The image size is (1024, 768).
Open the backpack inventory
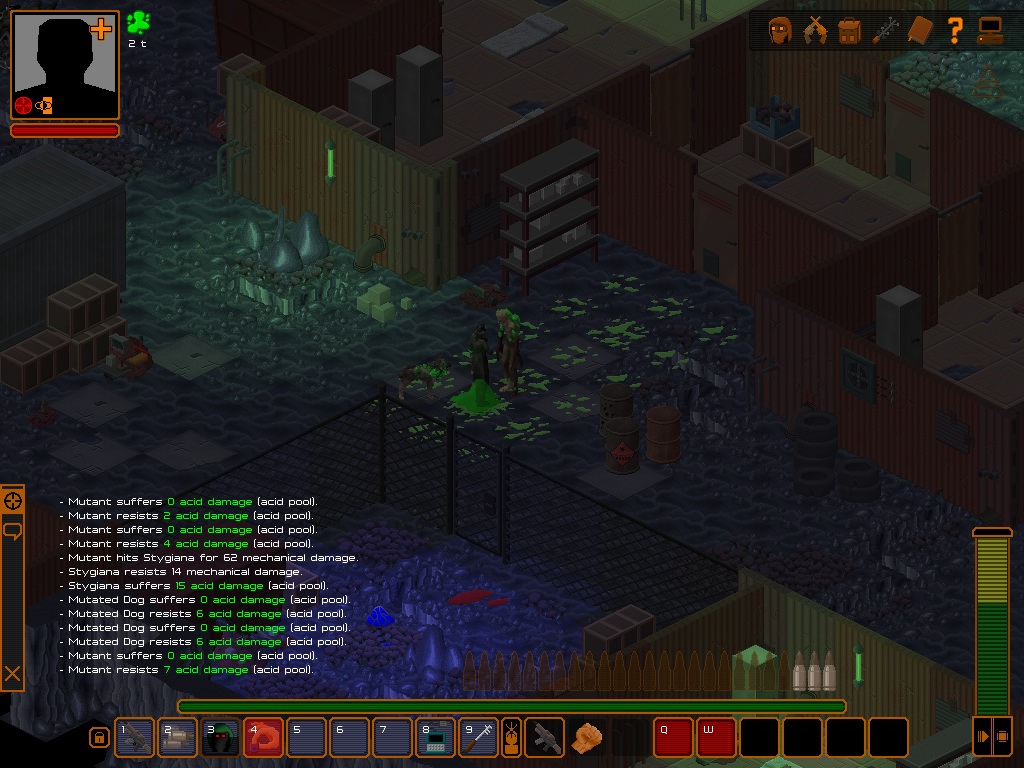849,31
